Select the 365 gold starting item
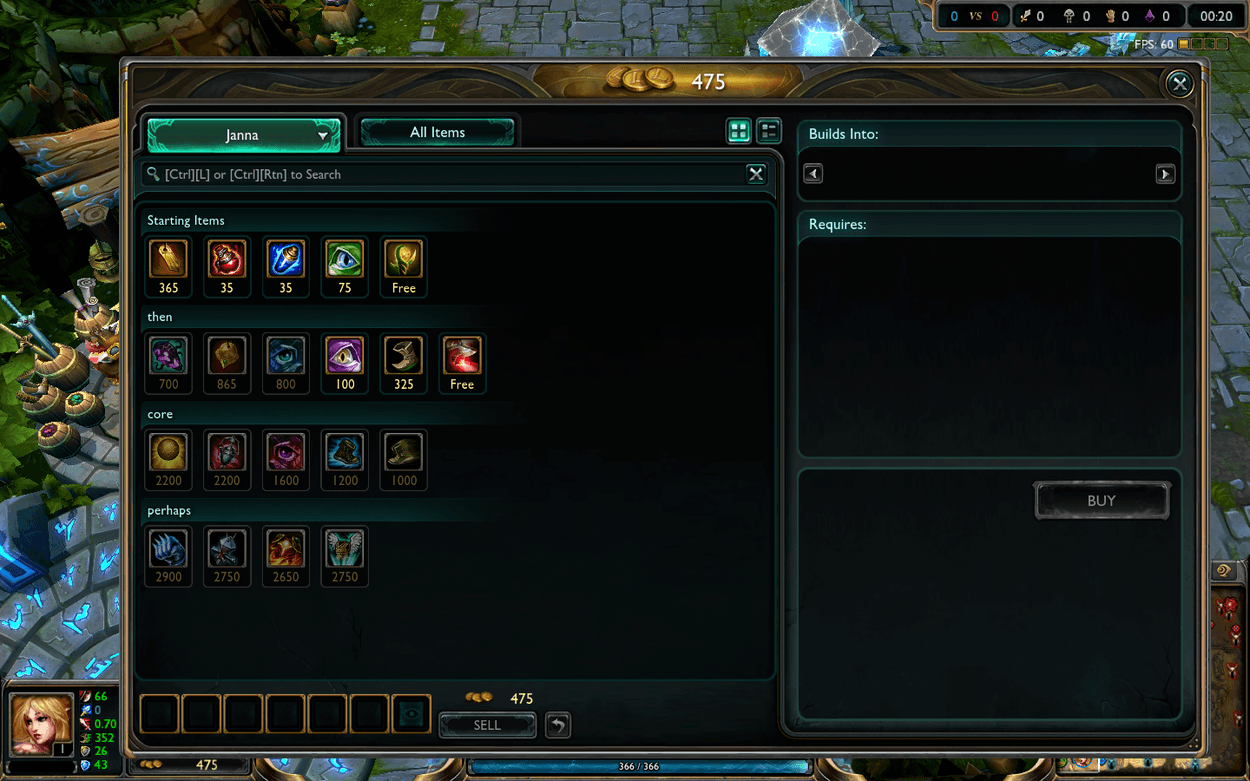 [168, 260]
